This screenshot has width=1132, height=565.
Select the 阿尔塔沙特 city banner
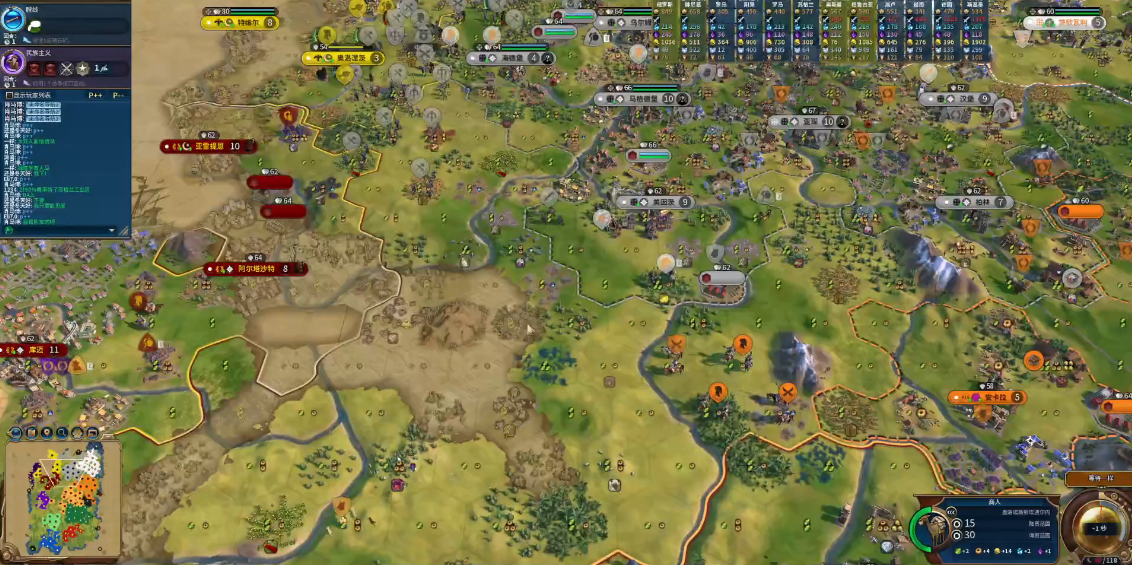pos(256,268)
